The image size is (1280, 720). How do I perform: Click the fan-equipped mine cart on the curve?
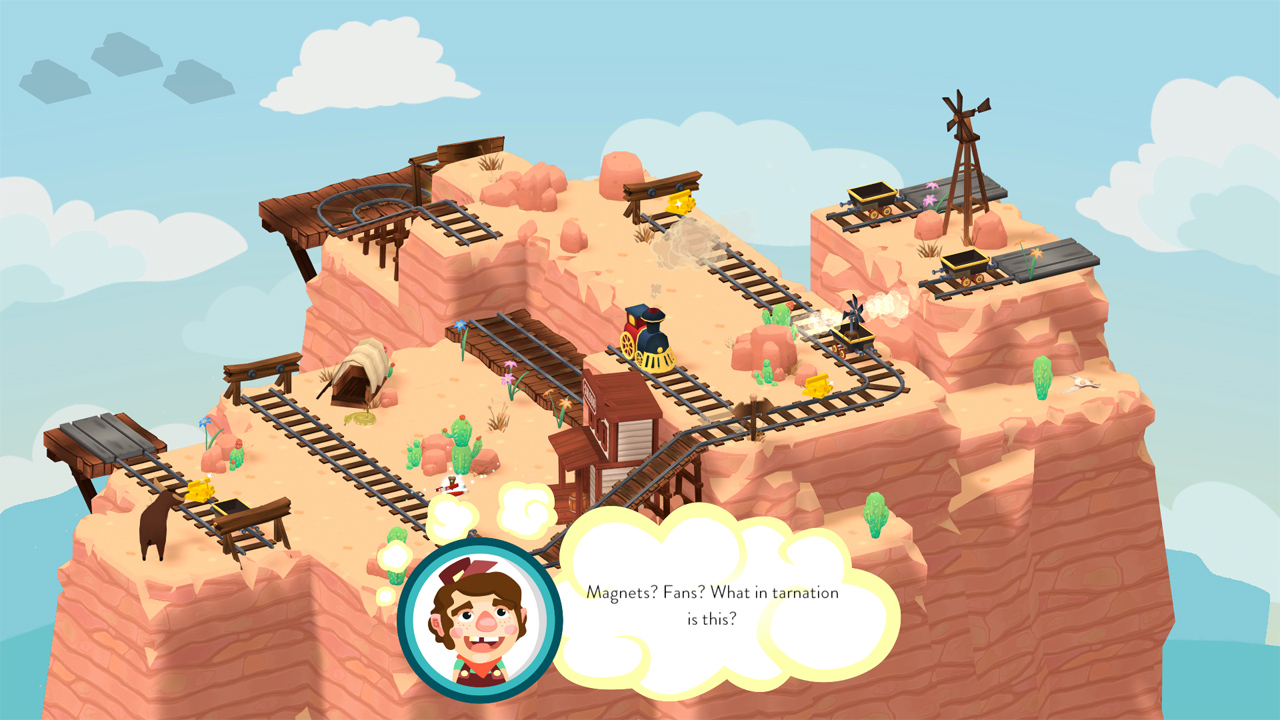850,337
